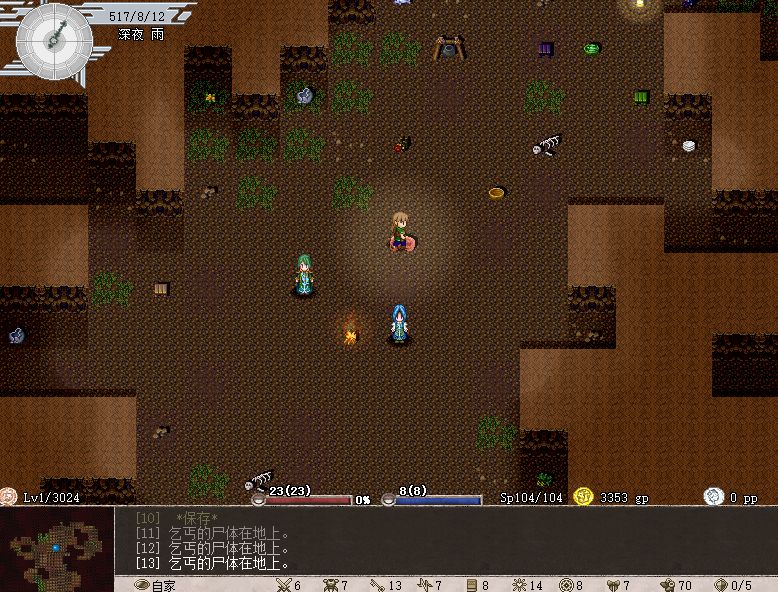Click the character level icon beside Lv1

[9, 496]
